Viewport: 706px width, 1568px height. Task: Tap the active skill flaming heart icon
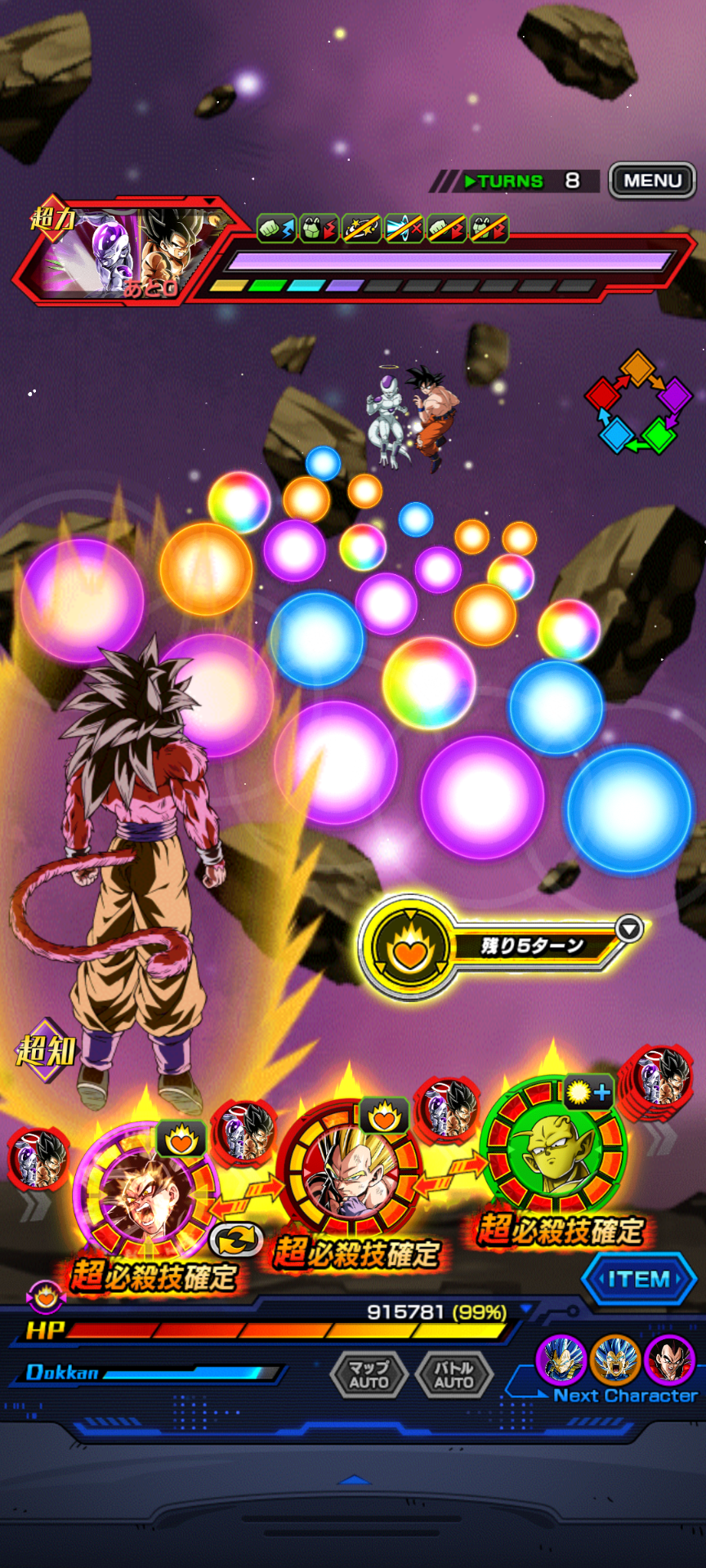[x=409, y=947]
